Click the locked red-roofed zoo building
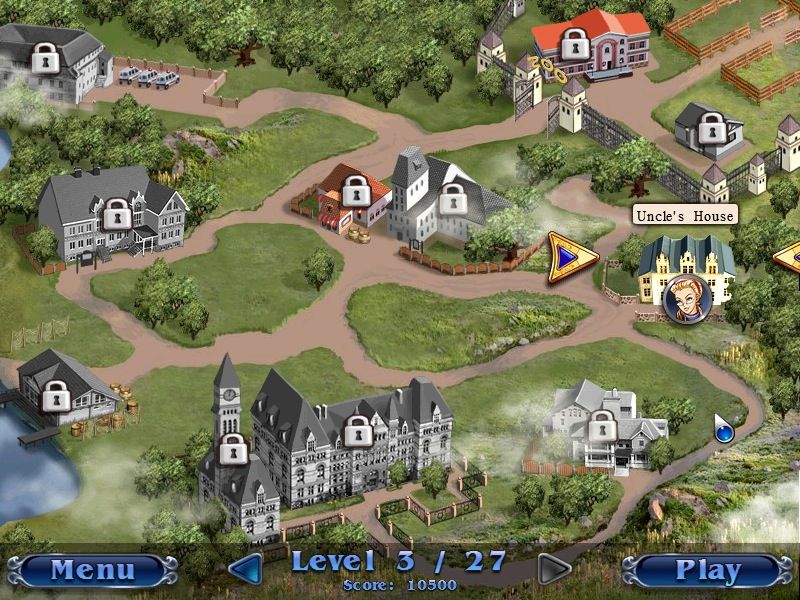This screenshot has height=600, width=800. click(x=574, y=43)
